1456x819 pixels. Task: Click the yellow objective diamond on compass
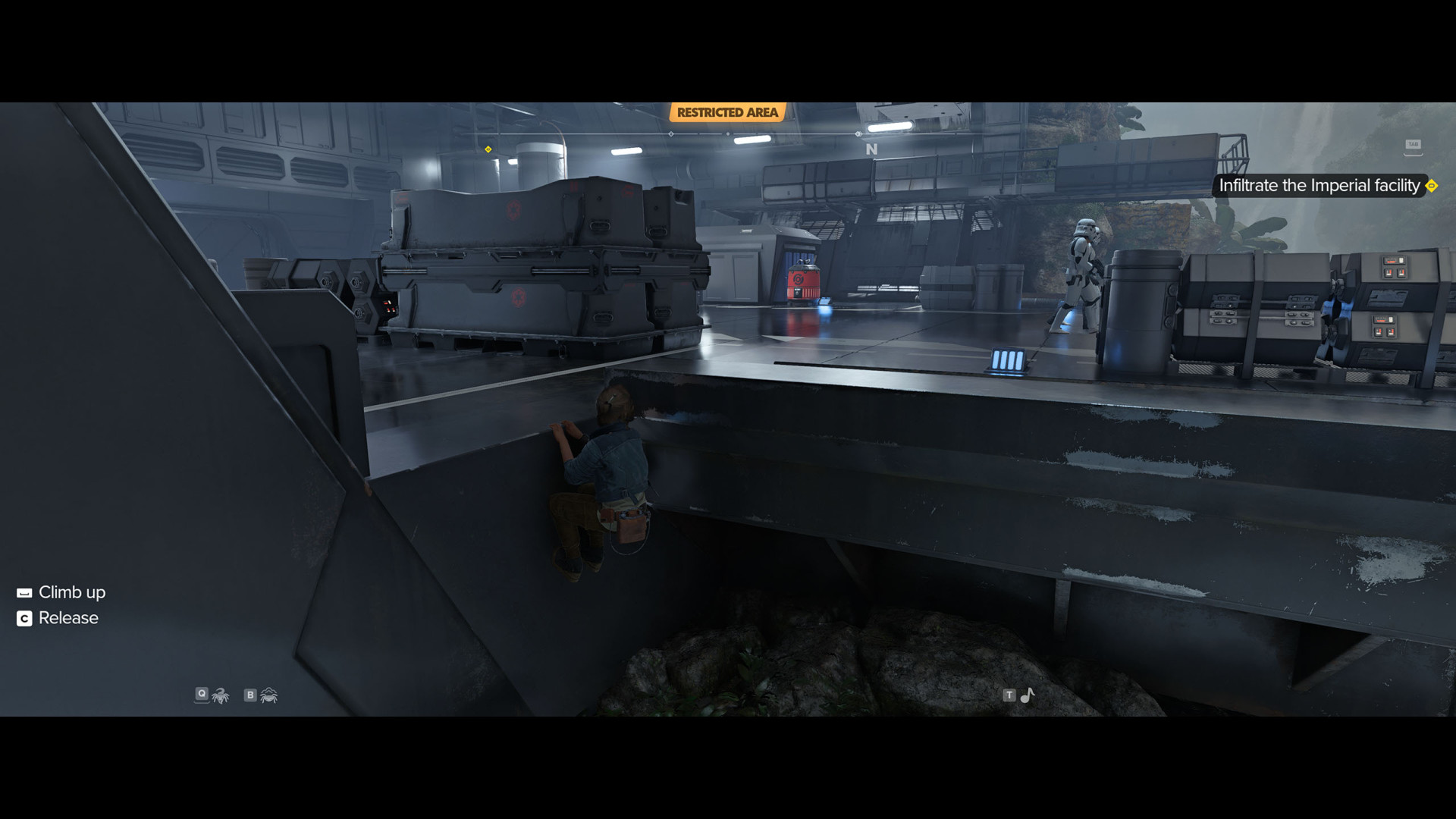[488, 149]
